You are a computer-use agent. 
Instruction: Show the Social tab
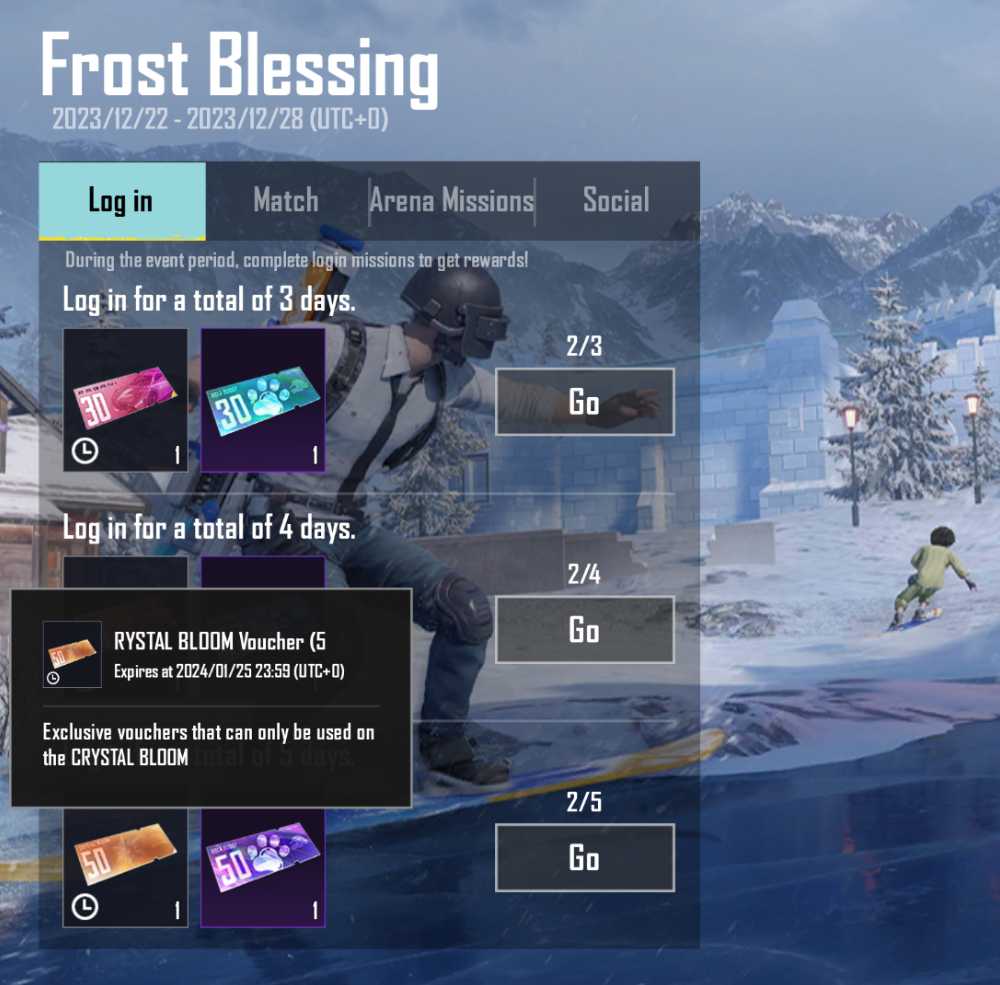pos(616,201)
